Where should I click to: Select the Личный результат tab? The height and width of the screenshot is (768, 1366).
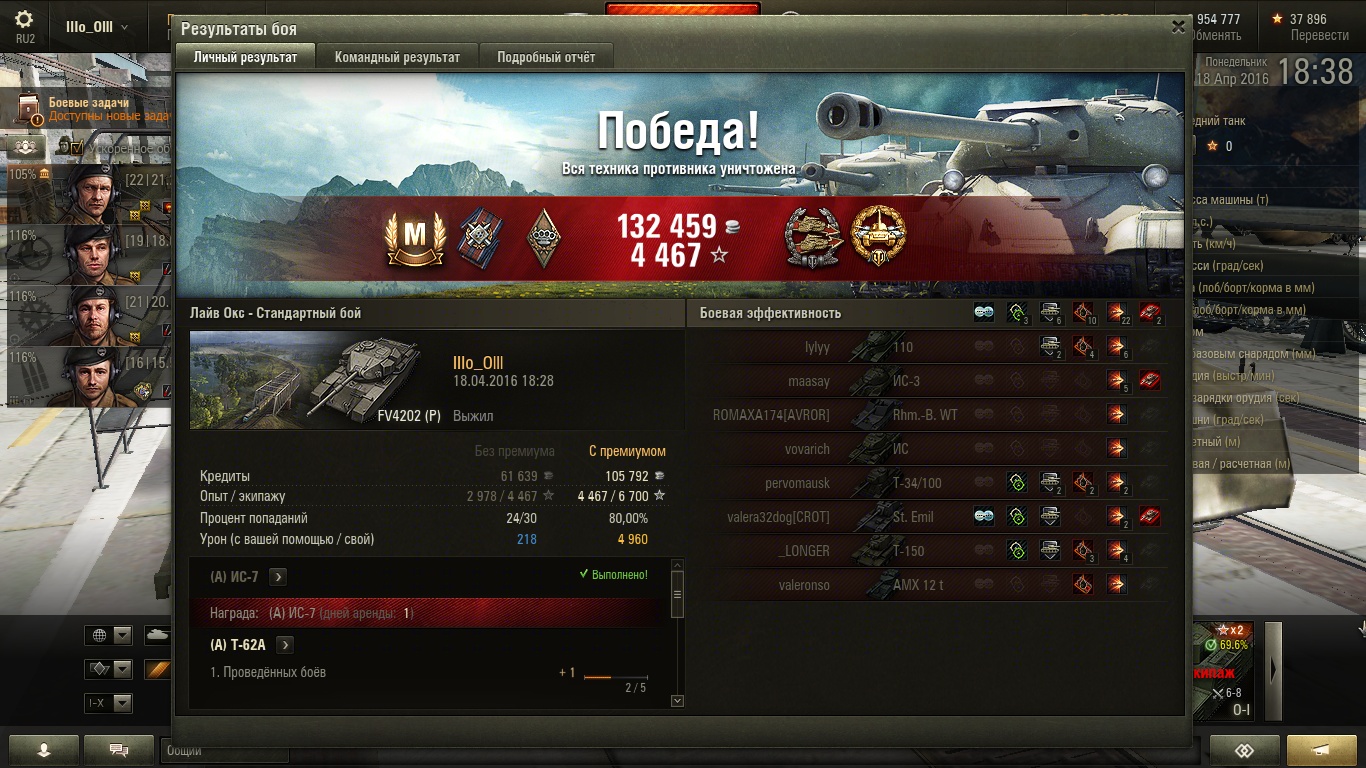click(x=245, y=57)
